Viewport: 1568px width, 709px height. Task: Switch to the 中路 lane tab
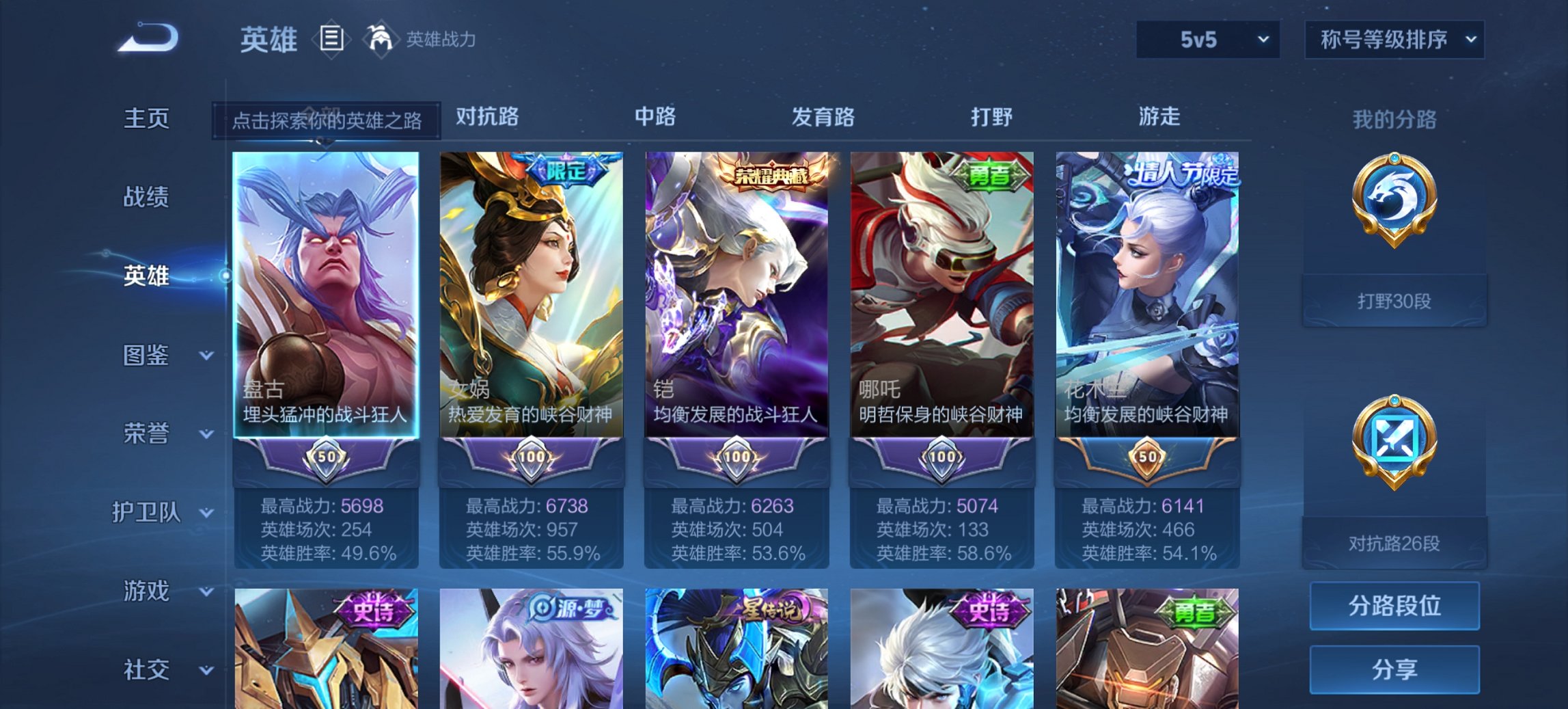654,117
